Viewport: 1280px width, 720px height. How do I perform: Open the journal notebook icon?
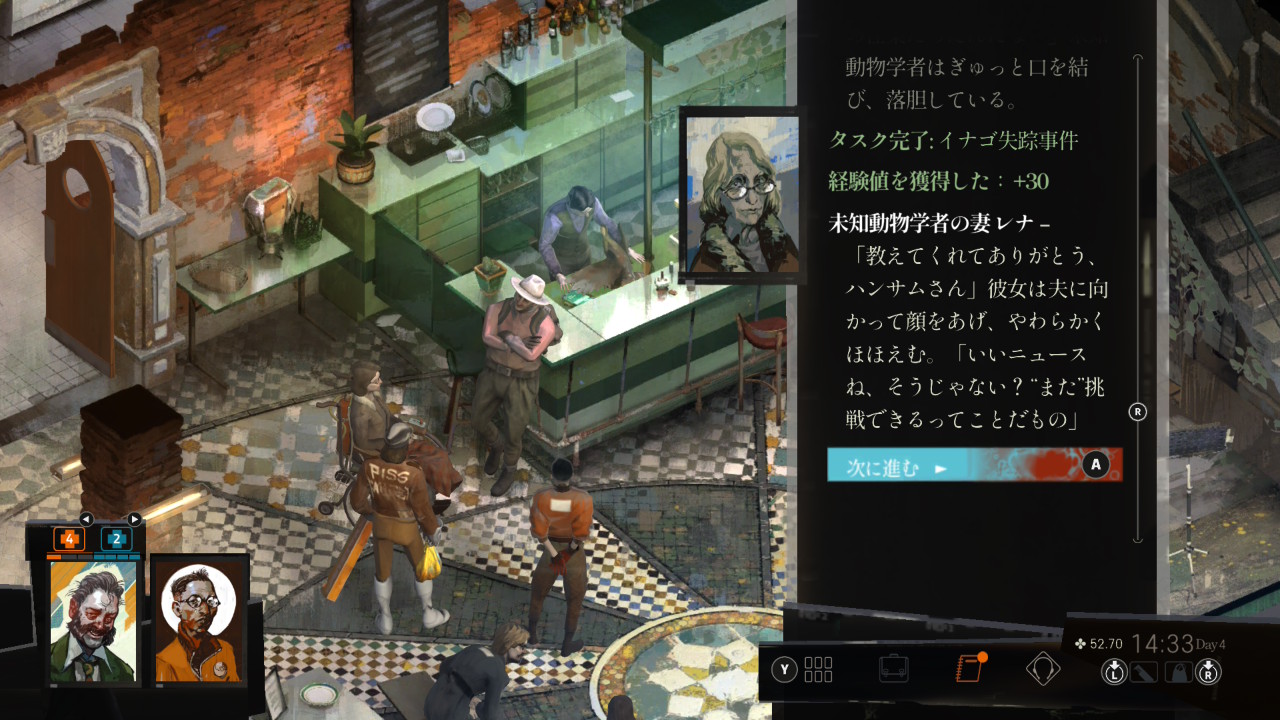968,668
